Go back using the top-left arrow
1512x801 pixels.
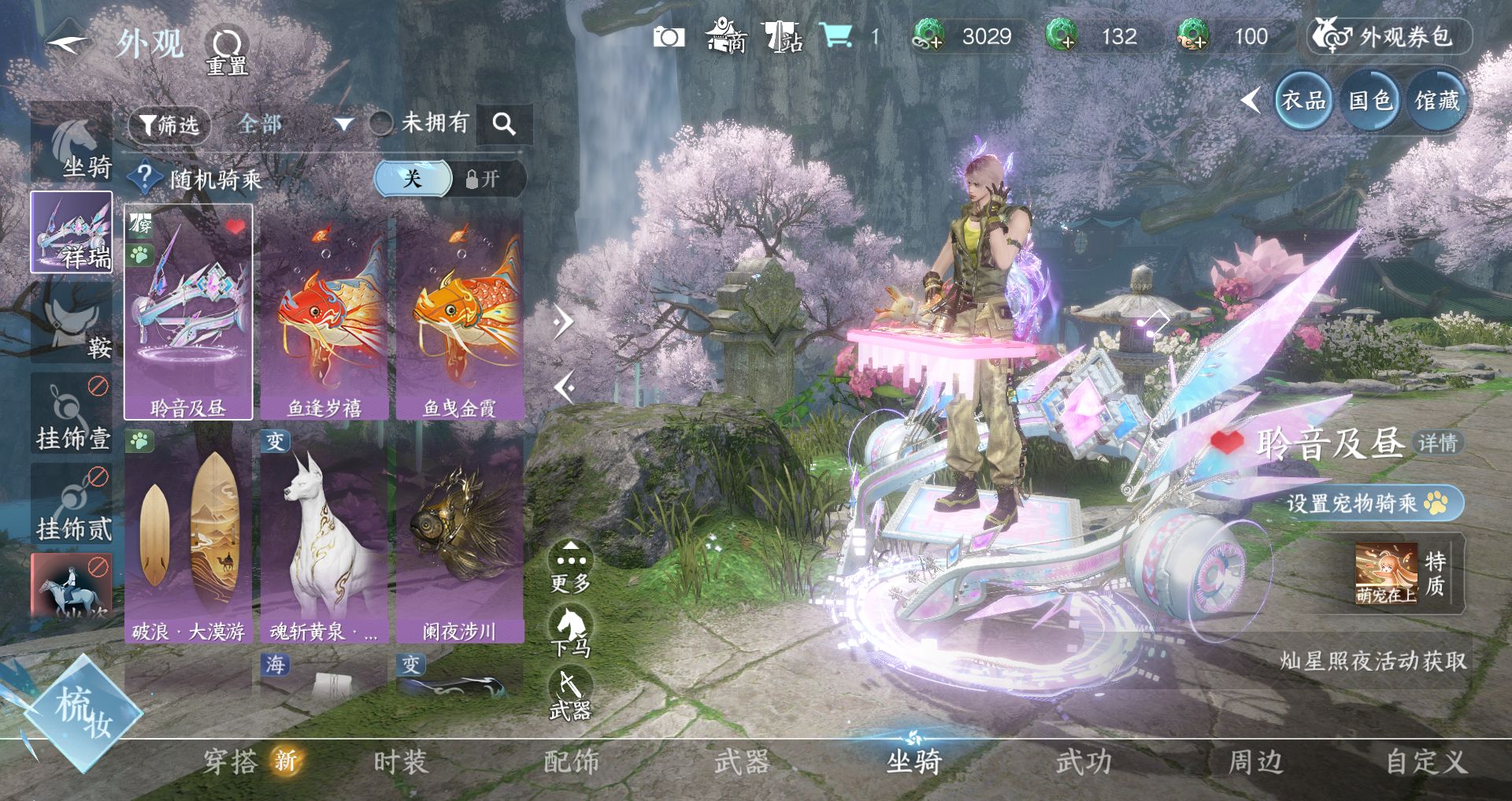point(69,43)
